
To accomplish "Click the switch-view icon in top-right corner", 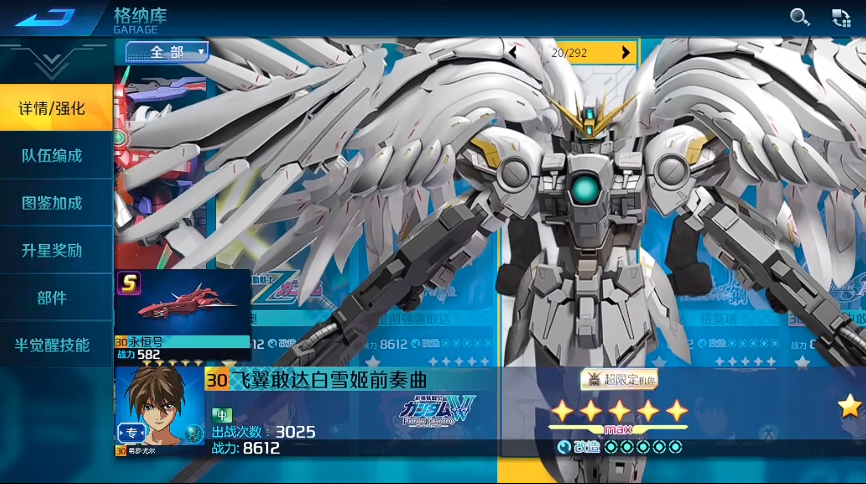I will [841, 16].
